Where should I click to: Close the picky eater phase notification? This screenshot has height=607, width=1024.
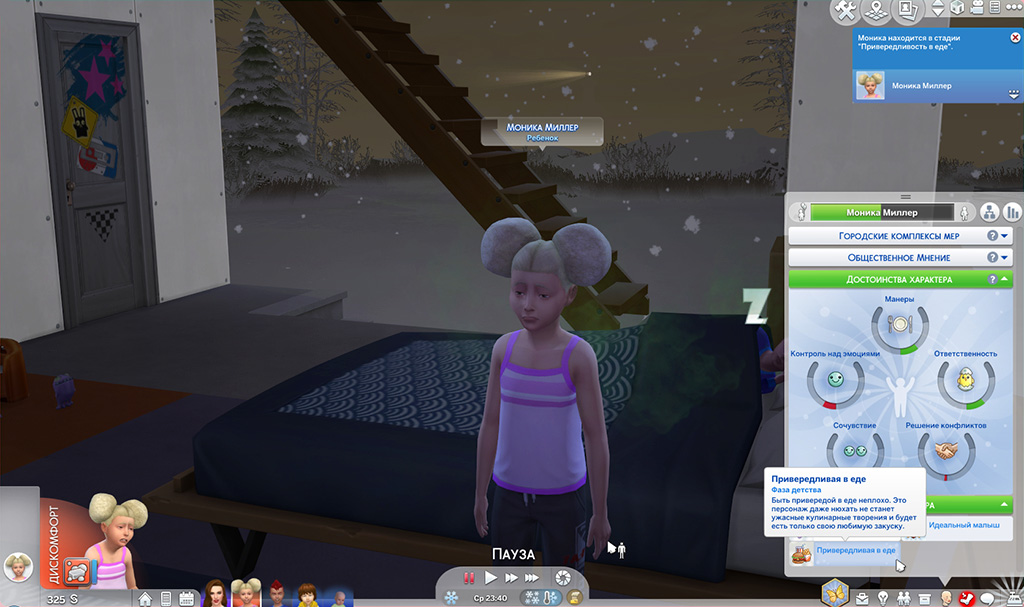click(1016, 37)
